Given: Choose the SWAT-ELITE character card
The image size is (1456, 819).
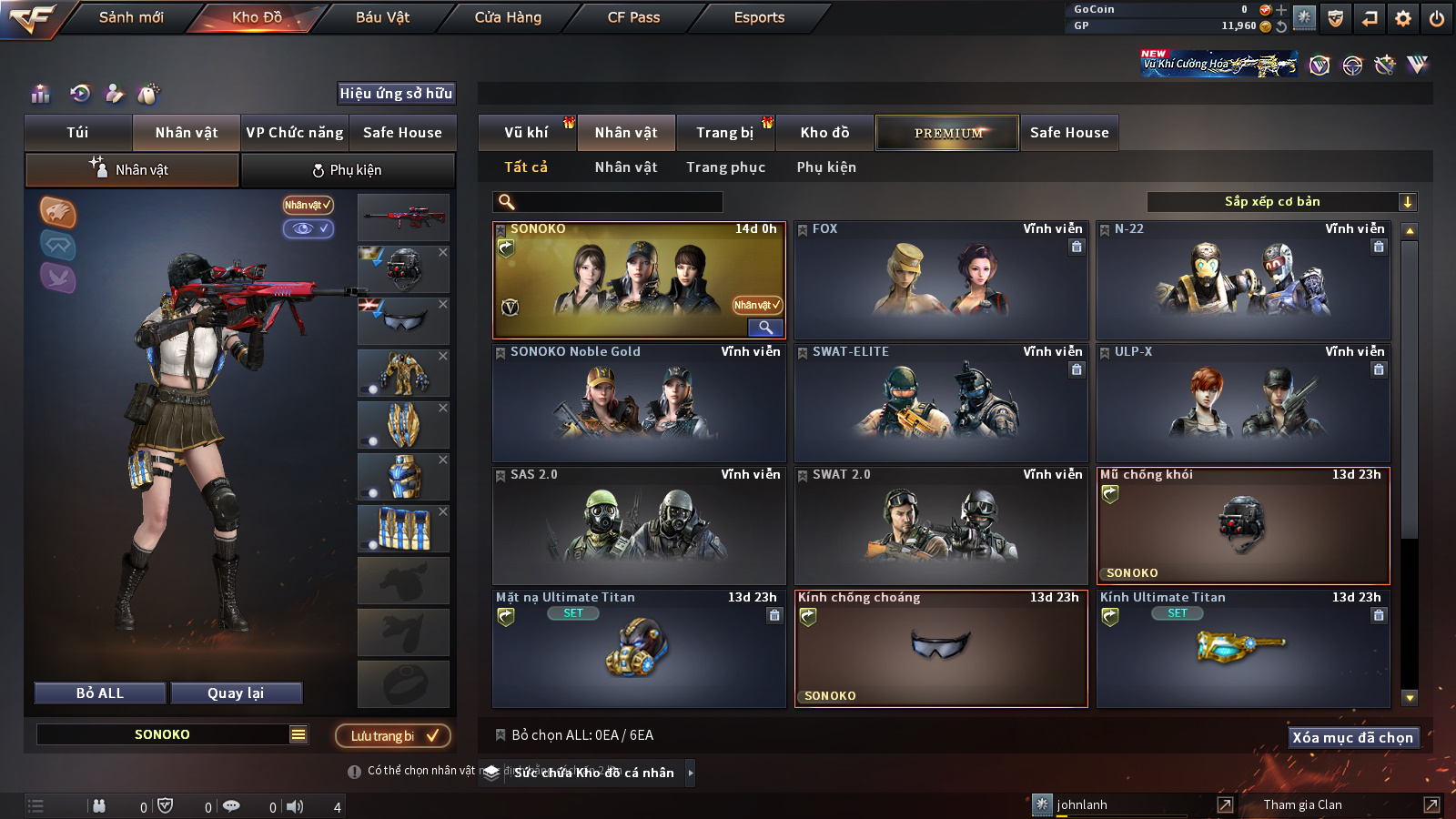Looking at the screenshot, I should (941, 403).
